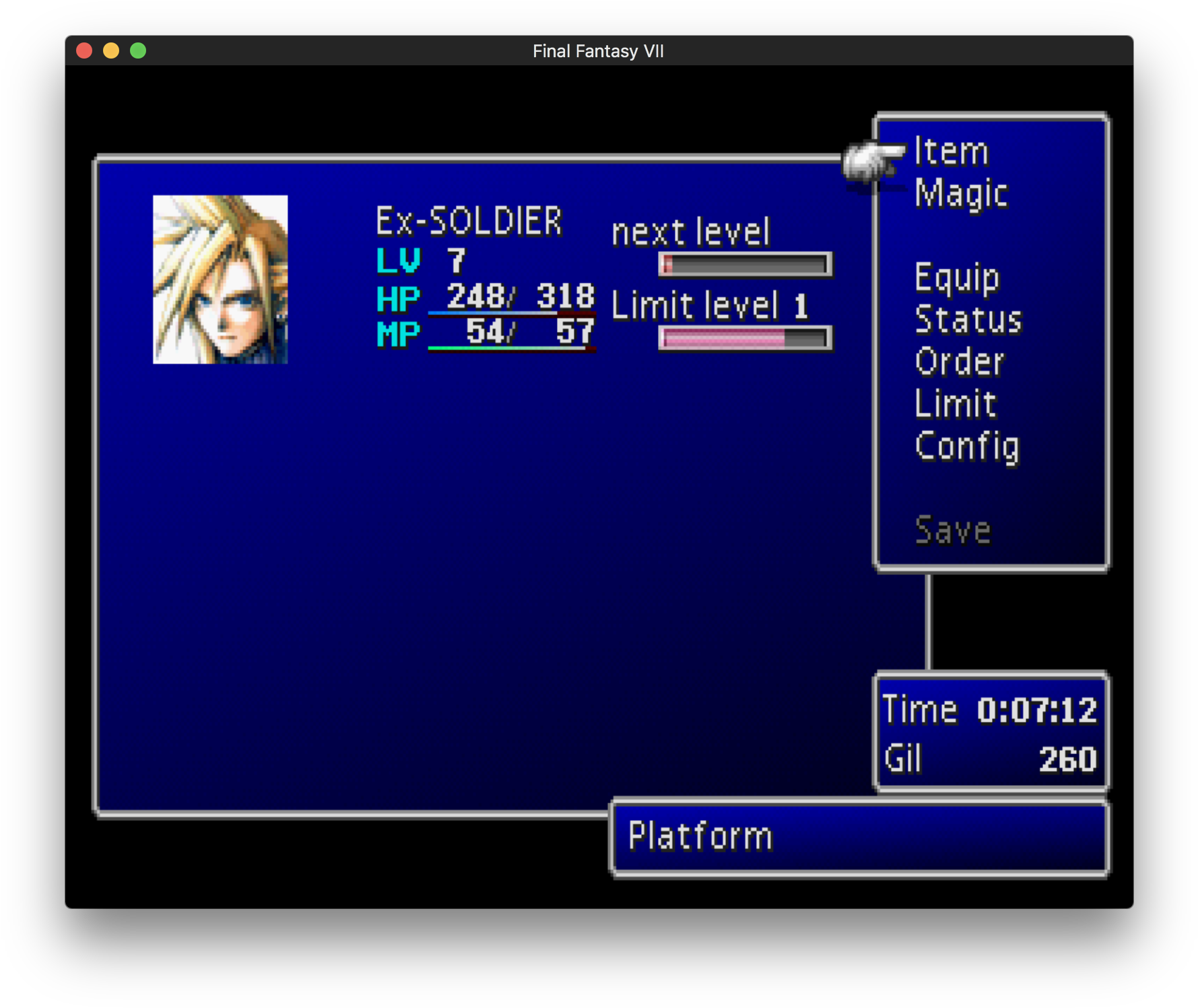Click the Ex-SOLDIER name label
The width and height of the screenshot is (1198, 1008).
coord(468,220)
